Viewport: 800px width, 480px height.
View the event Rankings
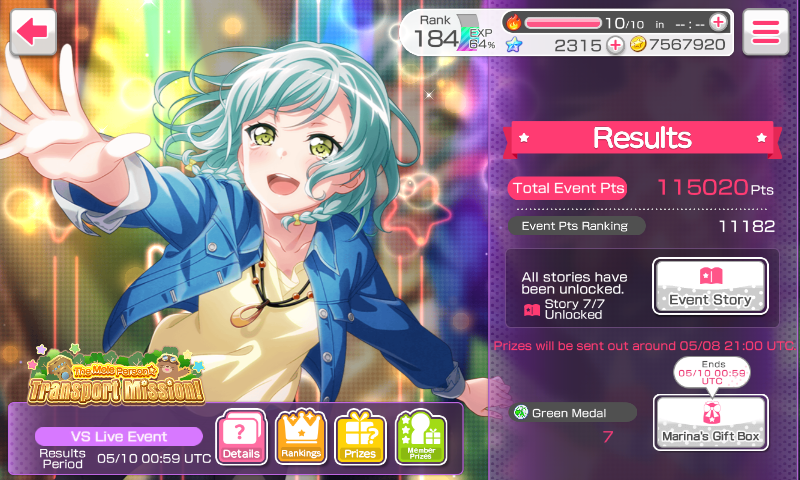coord(301,437)
